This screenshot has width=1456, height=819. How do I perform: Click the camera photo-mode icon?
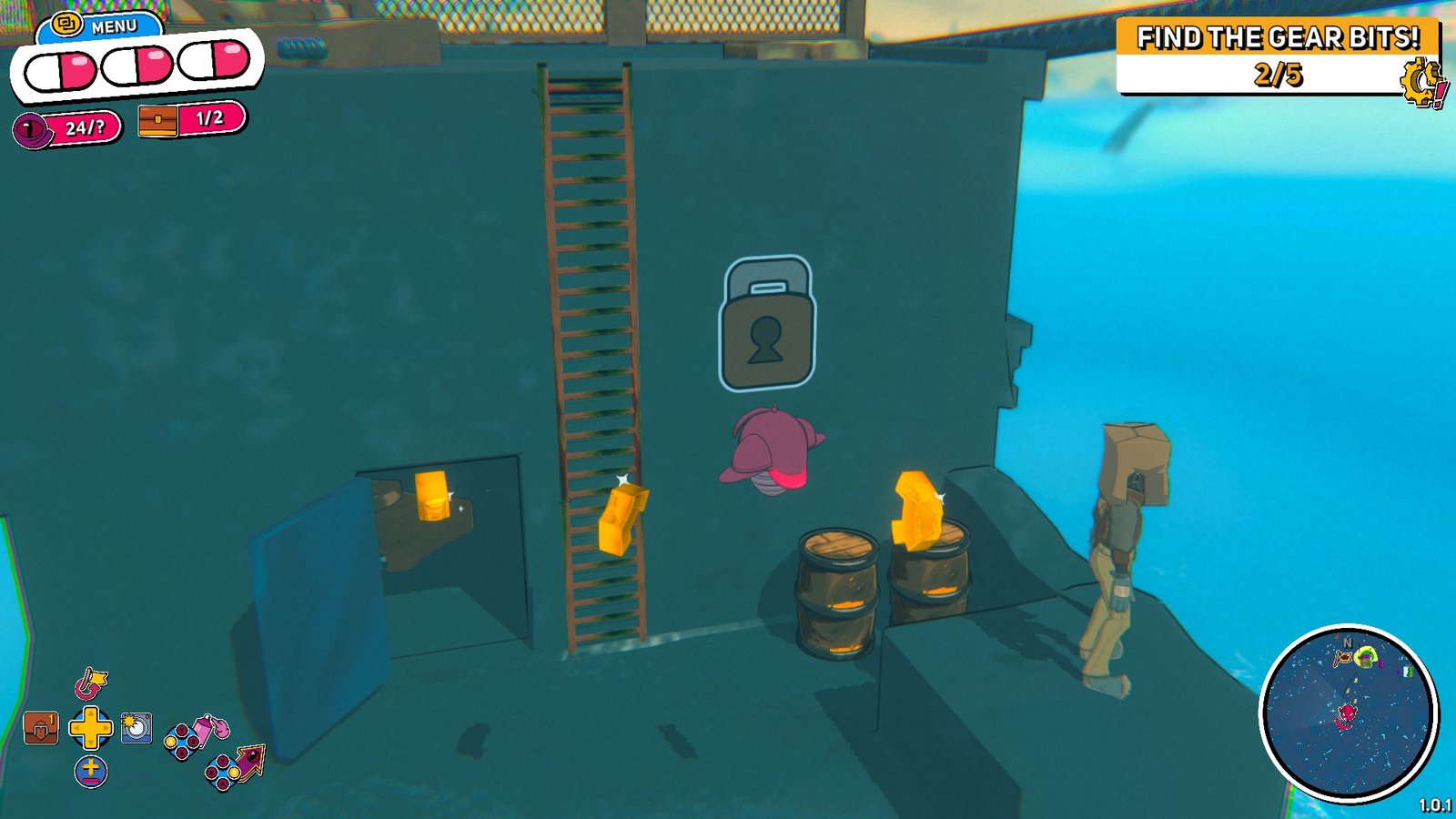coord(136,728)
